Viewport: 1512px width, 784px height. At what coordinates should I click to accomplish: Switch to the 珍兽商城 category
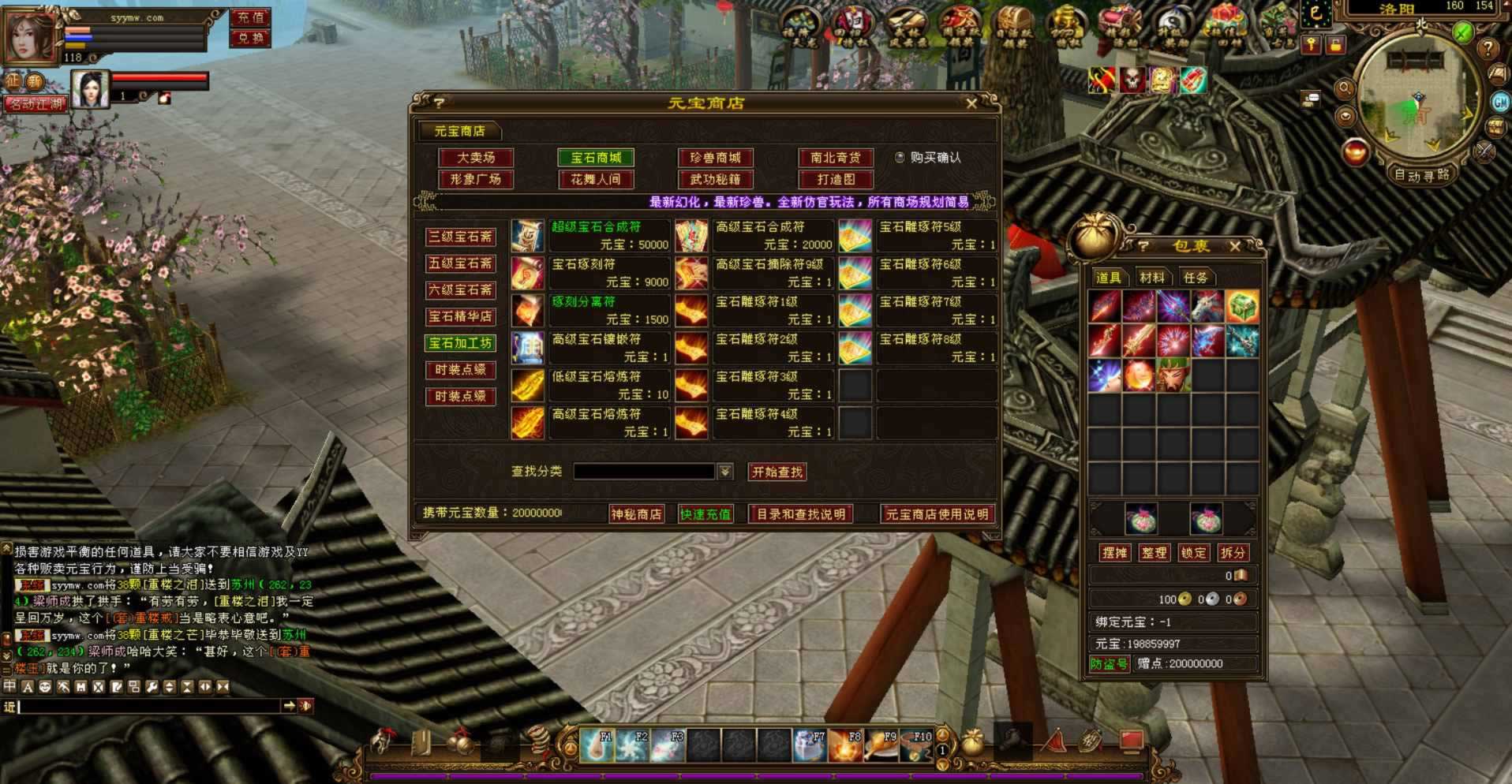point(715,158)
